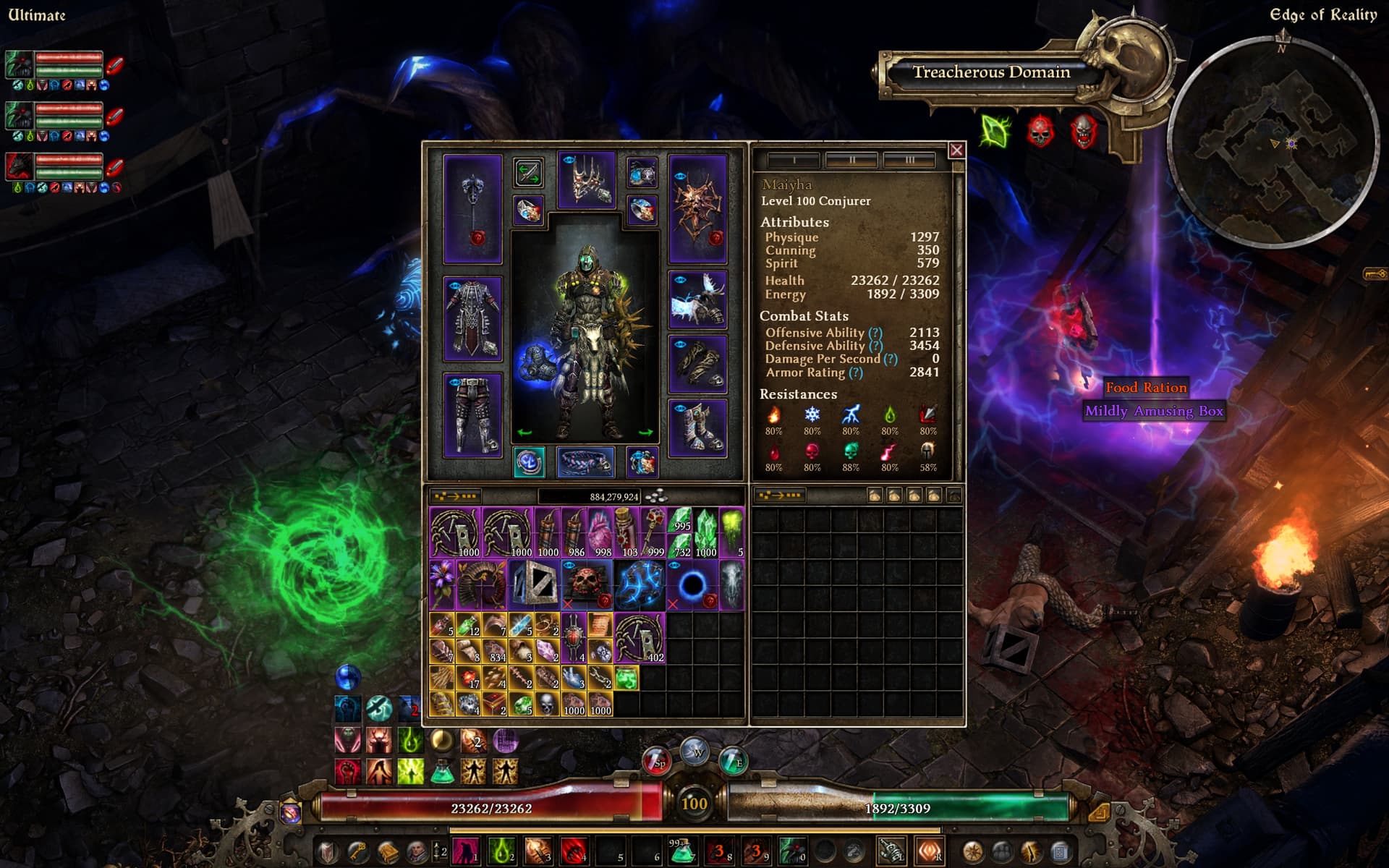The height and width of the screenshot is (868, 1389).
Task: Toggle the weapon swap button
Action: pyautogui.click(x=528, y=174)
